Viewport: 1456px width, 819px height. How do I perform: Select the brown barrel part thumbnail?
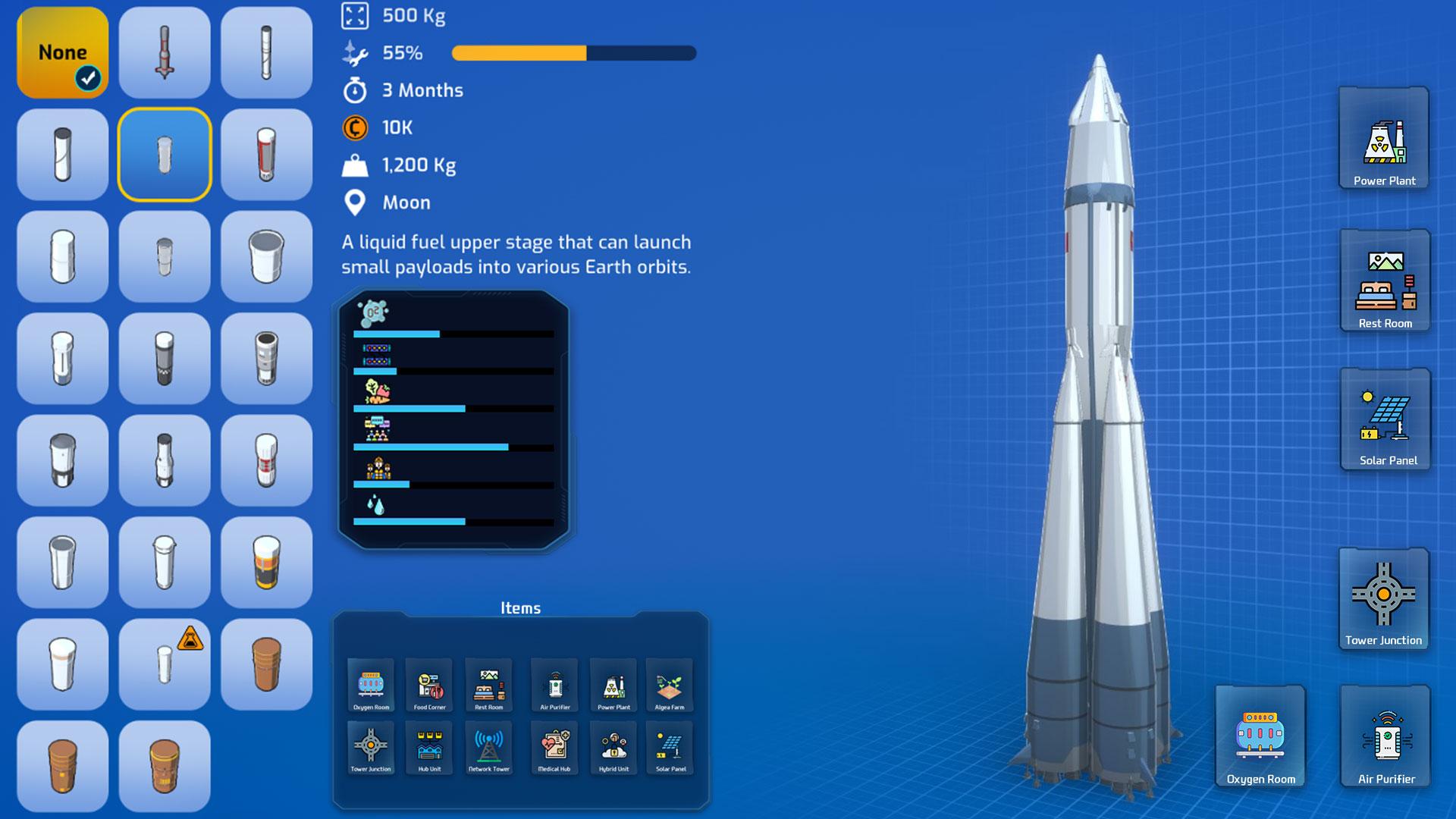coord(266,664)
